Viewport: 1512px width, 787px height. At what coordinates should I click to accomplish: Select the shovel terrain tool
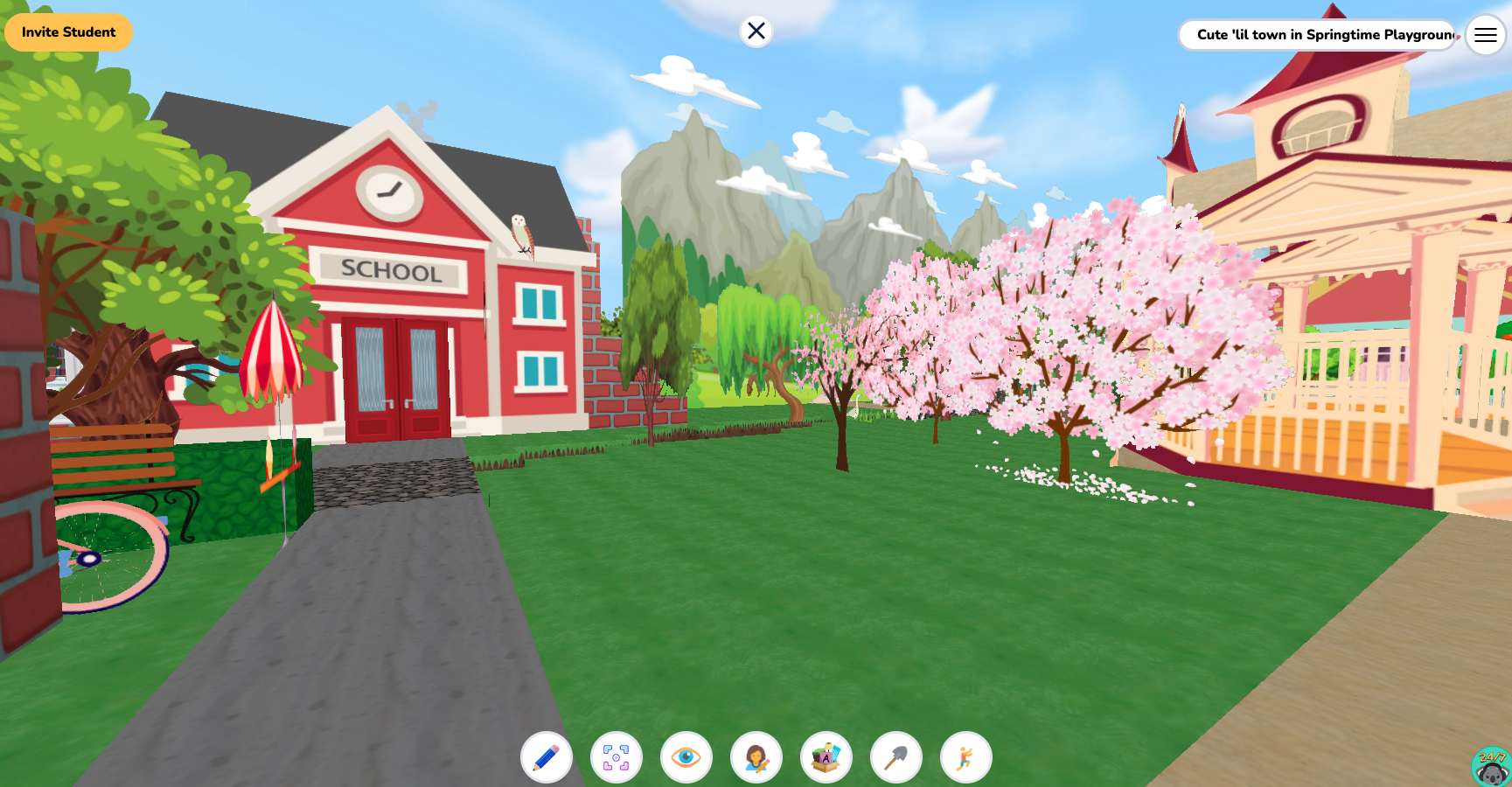click(895, 757)
